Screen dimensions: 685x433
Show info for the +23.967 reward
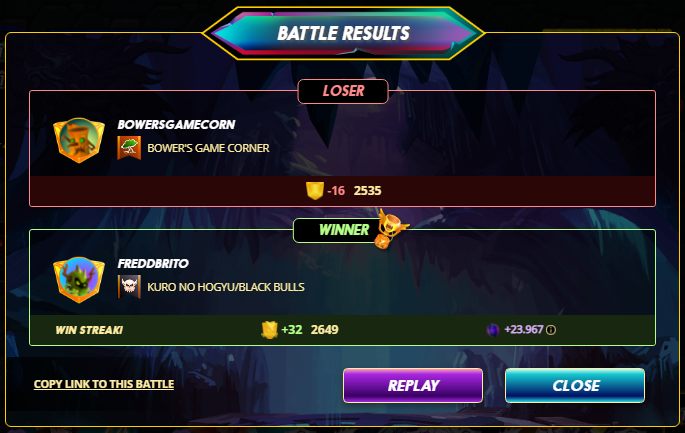click(x=551, y=330)
